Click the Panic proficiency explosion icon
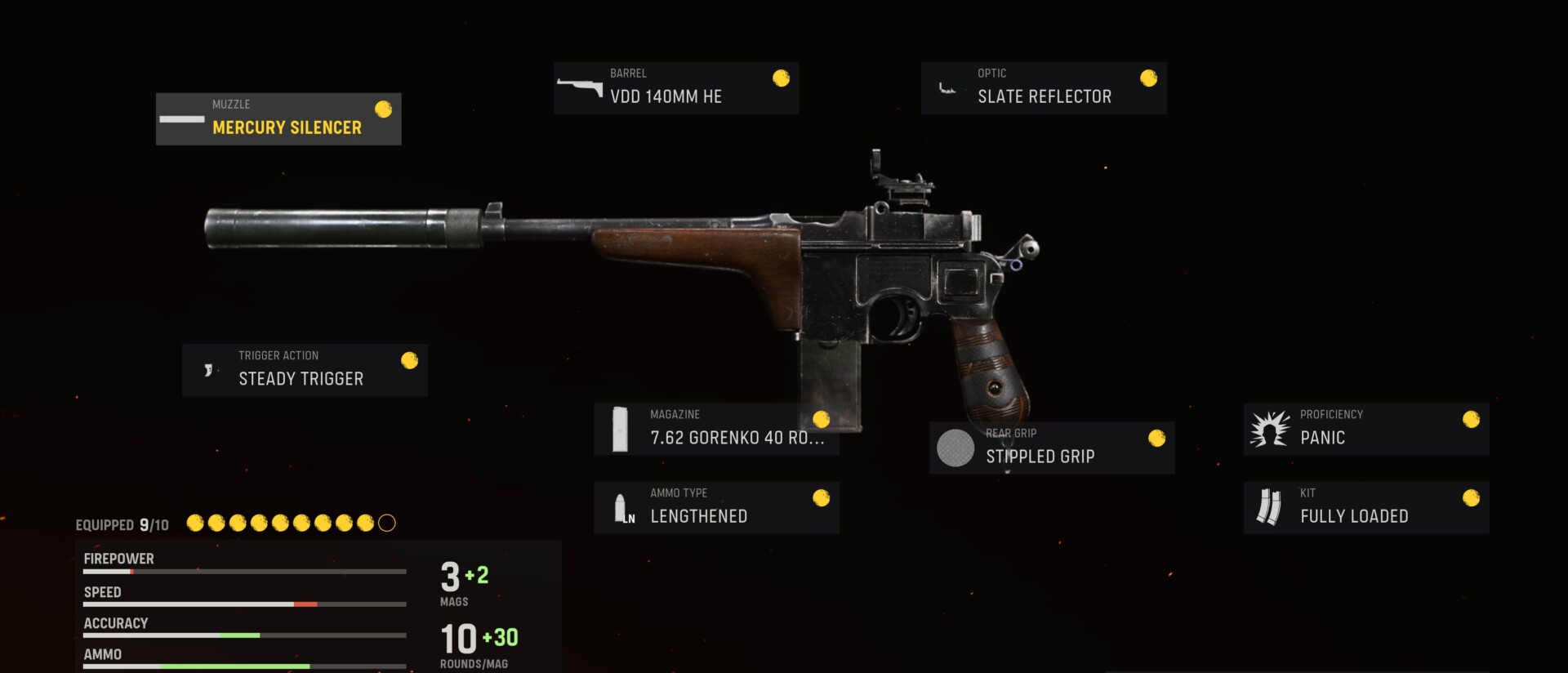Viewport: 1568px width, 673px height. click(x=1271, y=428)
